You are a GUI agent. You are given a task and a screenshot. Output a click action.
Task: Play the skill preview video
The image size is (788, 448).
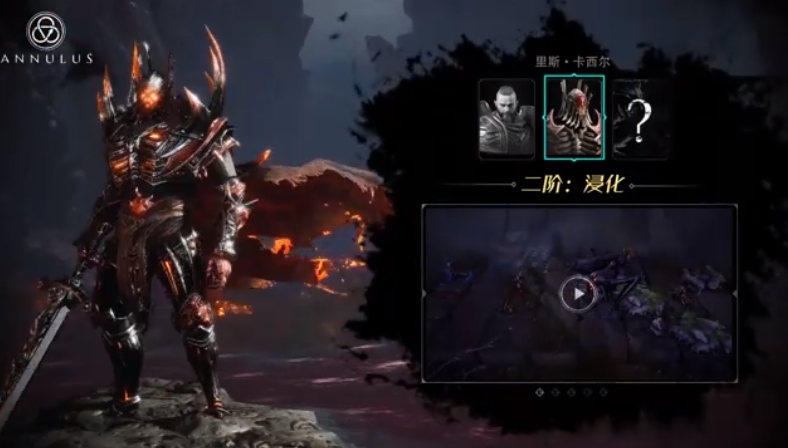(x=578, y=294)
